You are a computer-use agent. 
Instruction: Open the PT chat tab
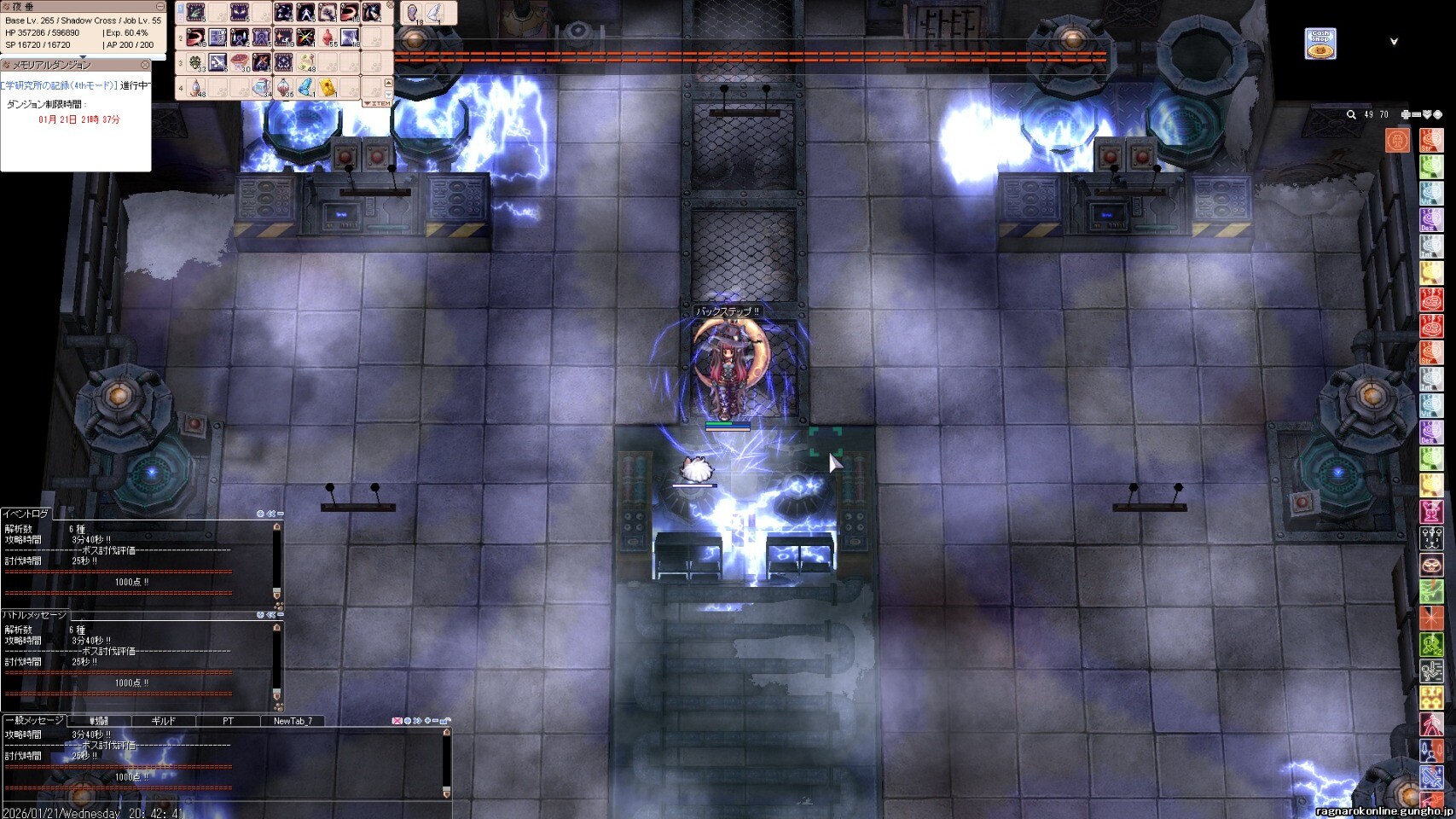(228, 721)
